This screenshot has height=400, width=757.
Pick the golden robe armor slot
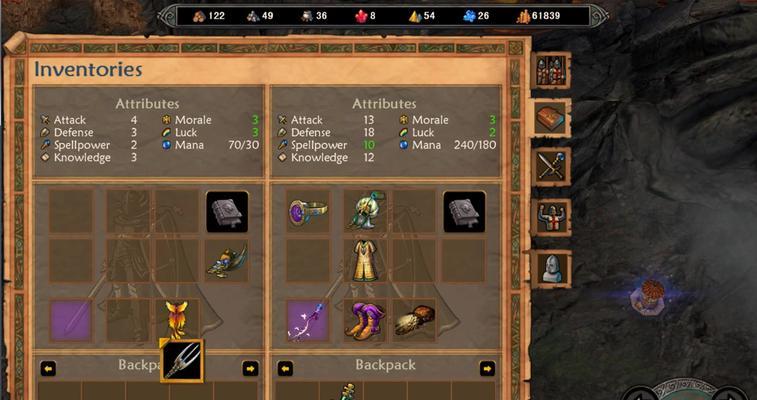pos(365,259)
